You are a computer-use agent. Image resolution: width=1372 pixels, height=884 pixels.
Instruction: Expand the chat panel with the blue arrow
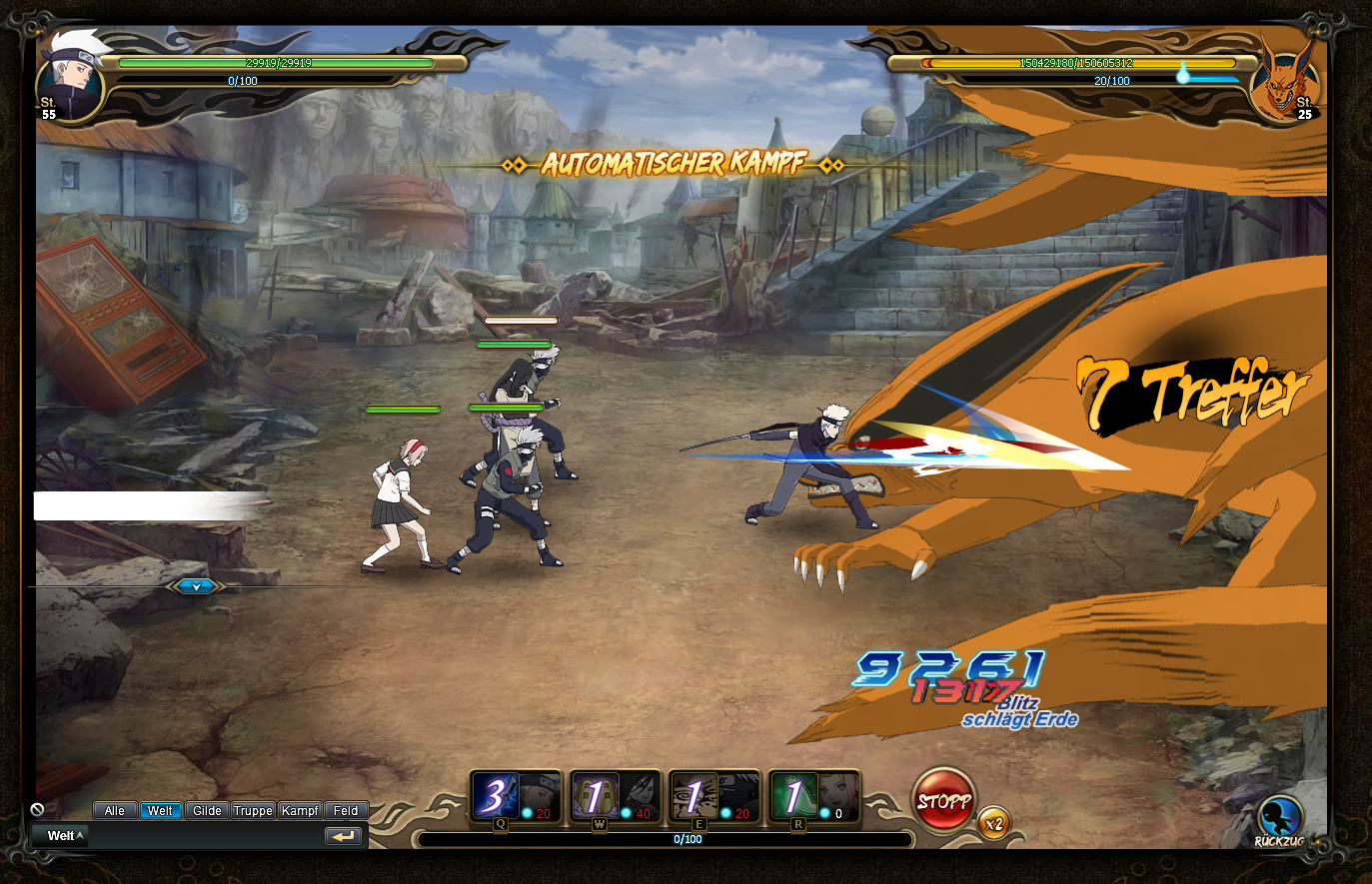(195, 586)
